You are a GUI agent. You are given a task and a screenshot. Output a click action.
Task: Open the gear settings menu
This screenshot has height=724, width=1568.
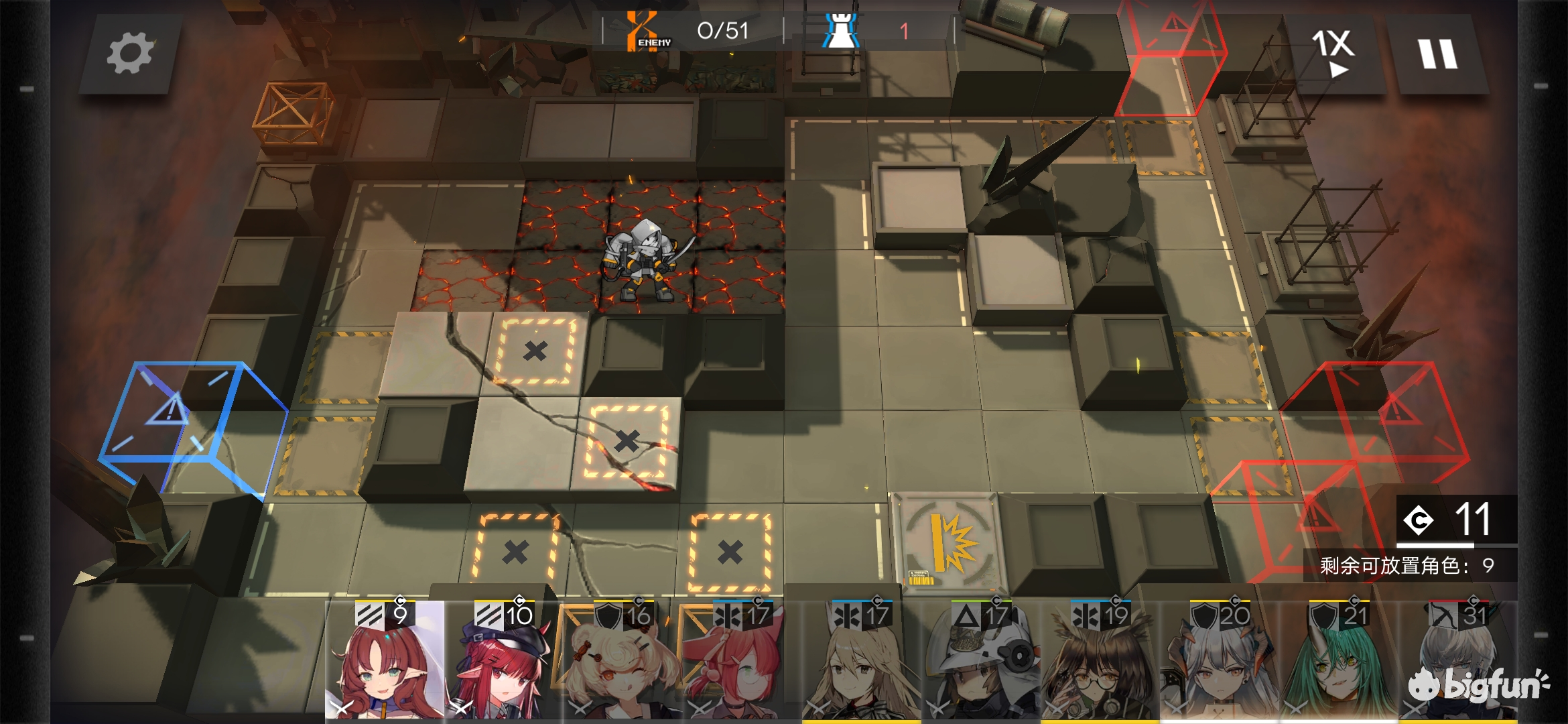tap(130, 54)
